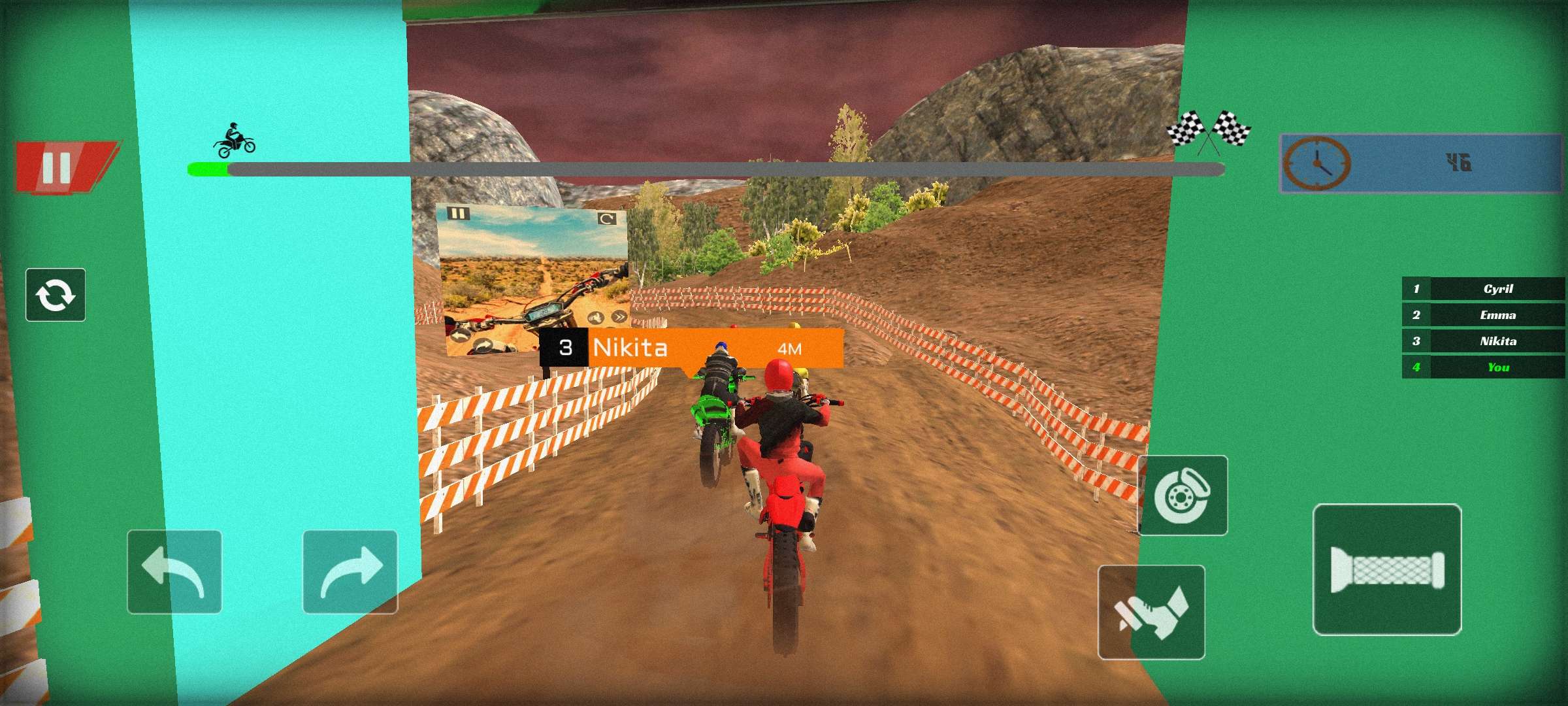Tap the reset bike circular arrows button
This screenshot has width=1568, height=706.
click(x=56, y=295)
